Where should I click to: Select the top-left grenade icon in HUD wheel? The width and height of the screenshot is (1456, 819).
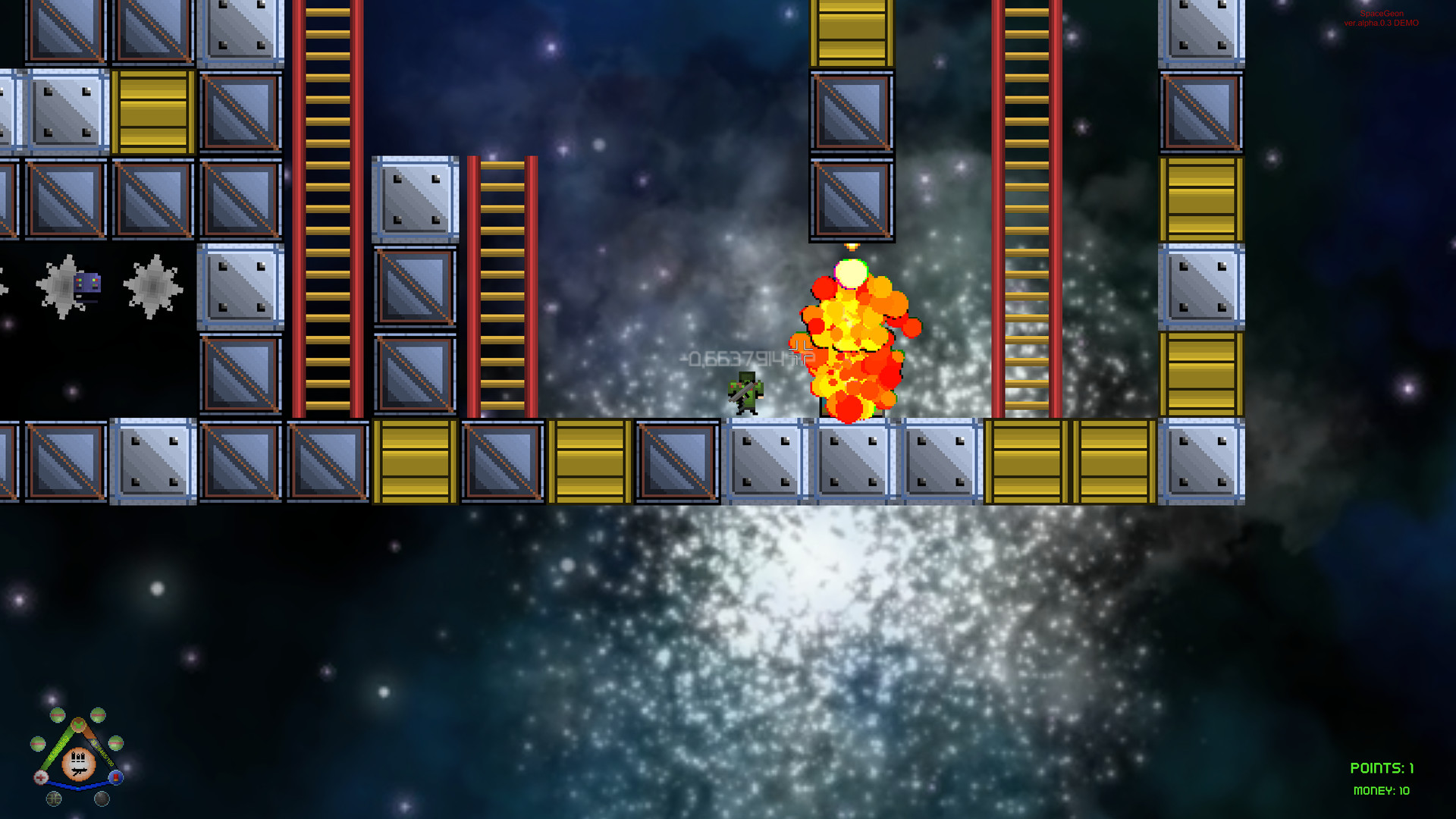pos(58,714)
